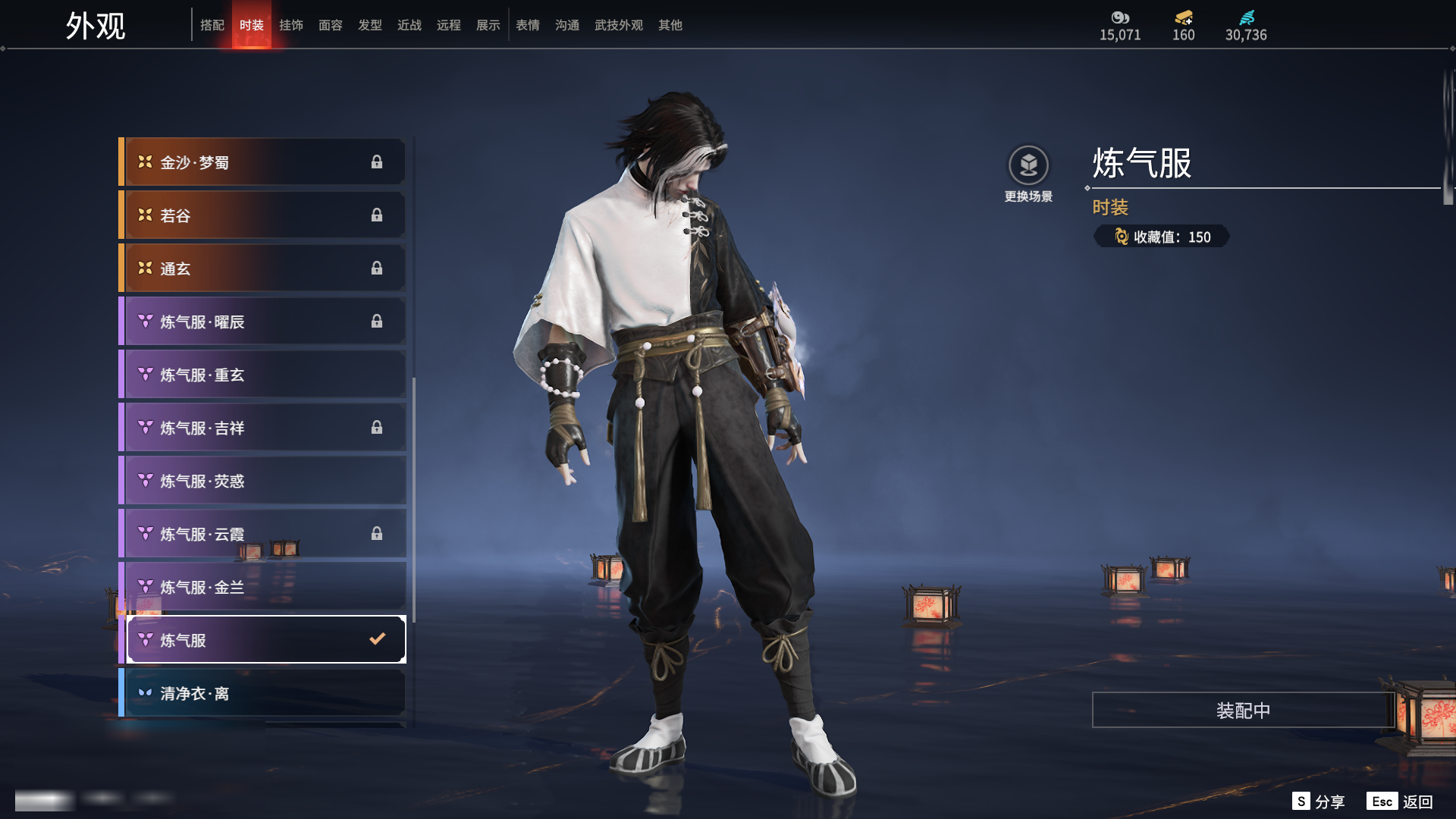Select the 其他 tab
1456x819 pixels.
pyautogui.click(x=670, y=25)
